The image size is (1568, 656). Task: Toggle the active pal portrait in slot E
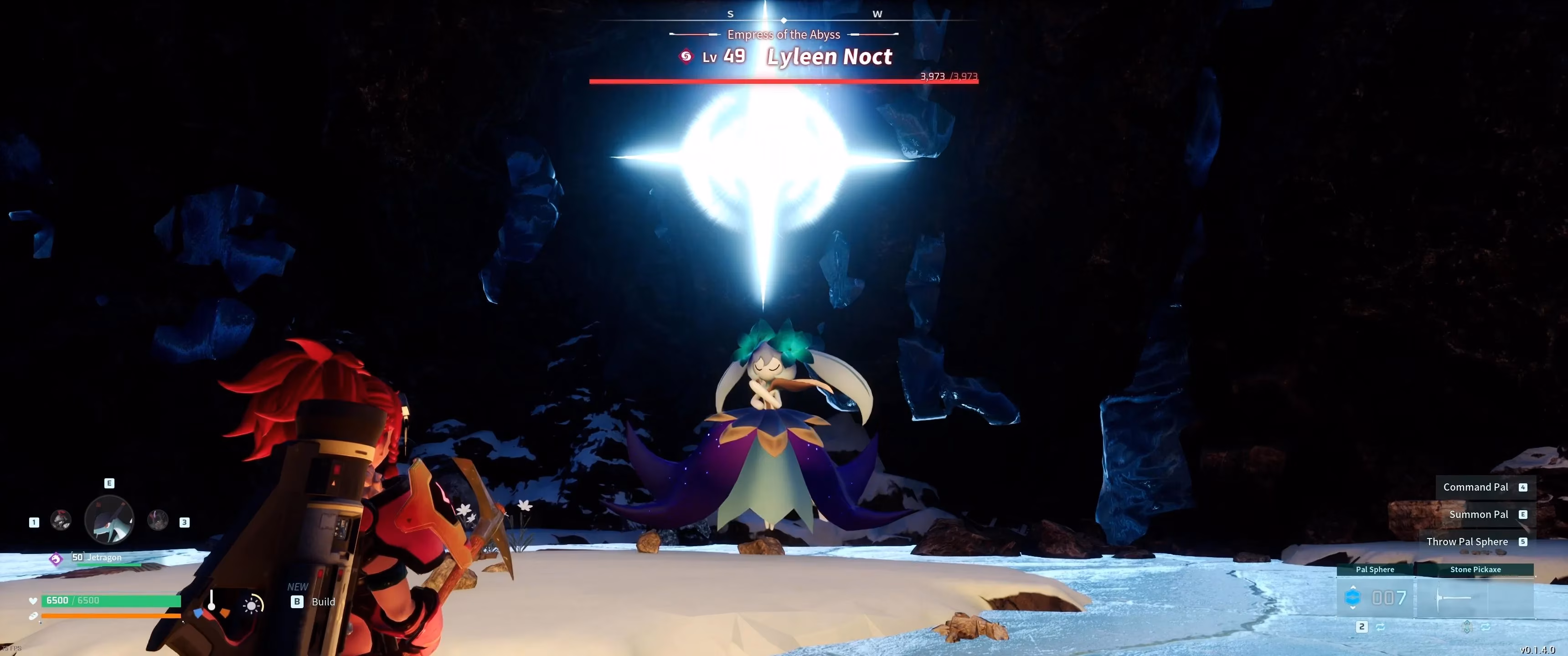coord(109,520)
